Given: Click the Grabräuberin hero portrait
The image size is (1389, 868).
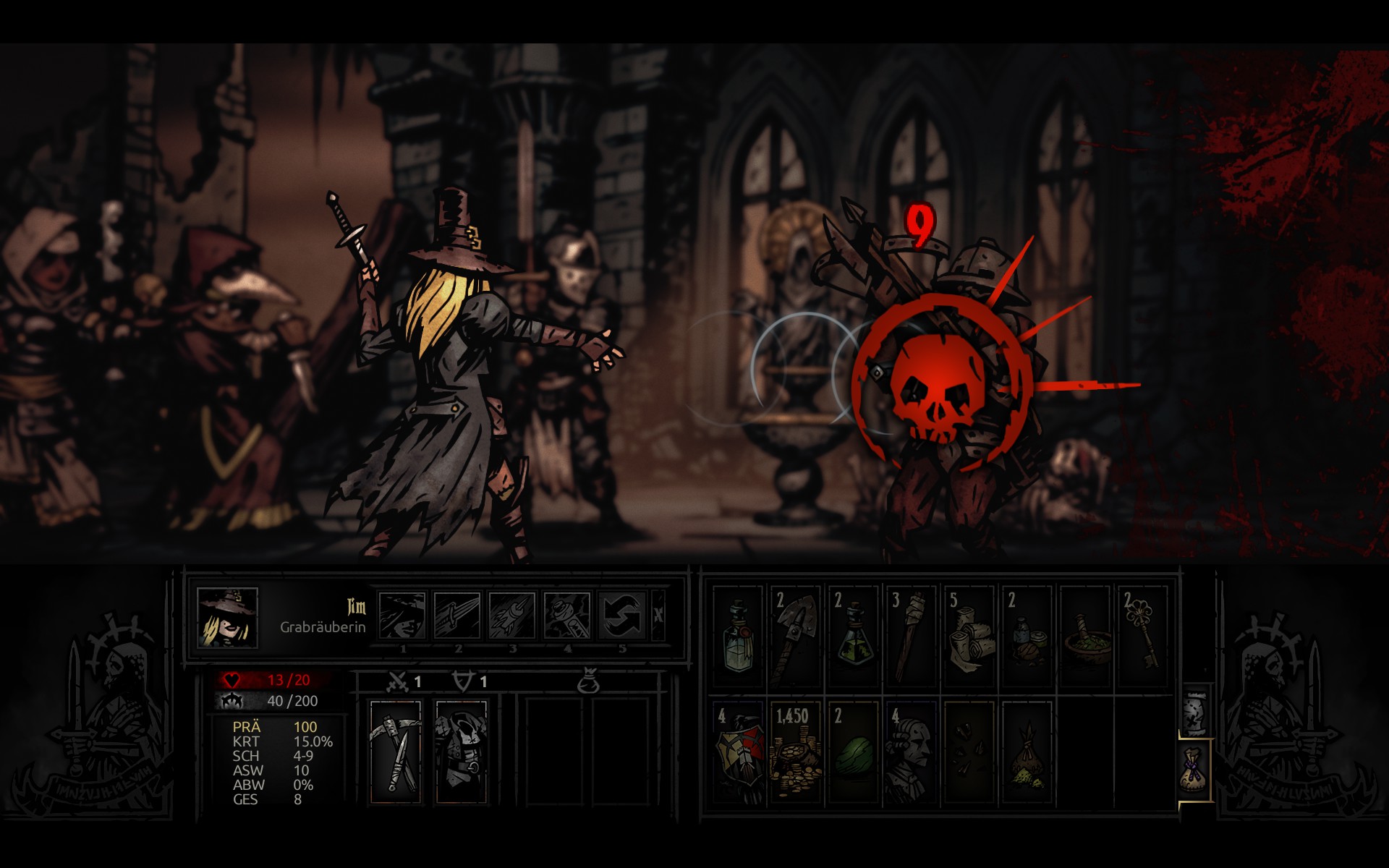Looking at the screenshot, I should [x=228, y=616].
